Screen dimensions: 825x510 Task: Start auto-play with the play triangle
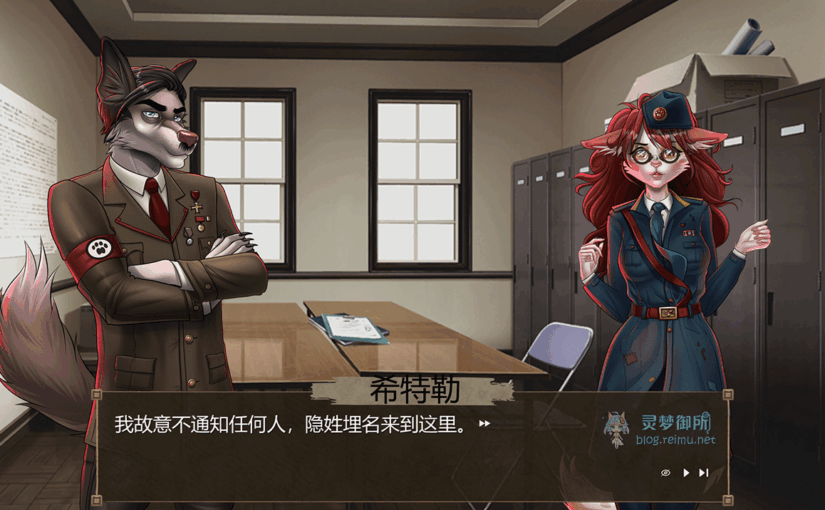686,473
